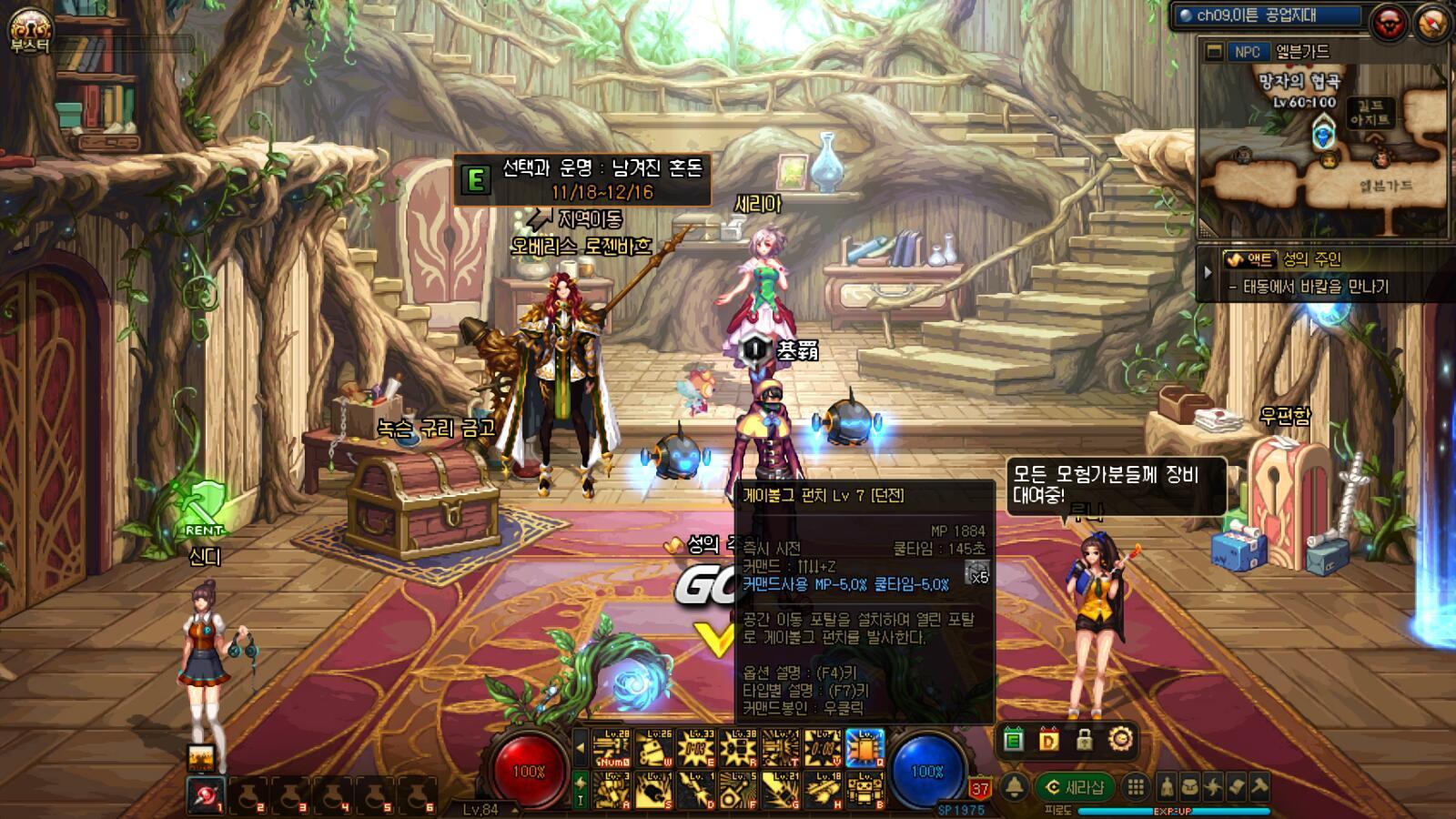Toggle the NPC filter on minimap

pos(1247,52)
